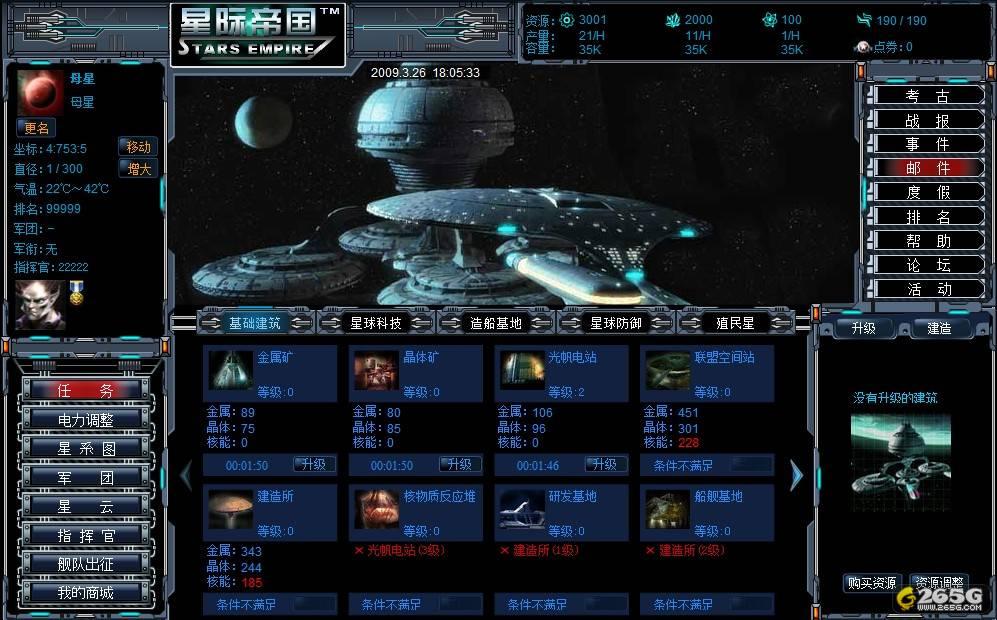Image resolution: width=997 pixels, height=620 pixels.
Task: Switch to the 星球防御 defense tab
Action: [616, 323]
